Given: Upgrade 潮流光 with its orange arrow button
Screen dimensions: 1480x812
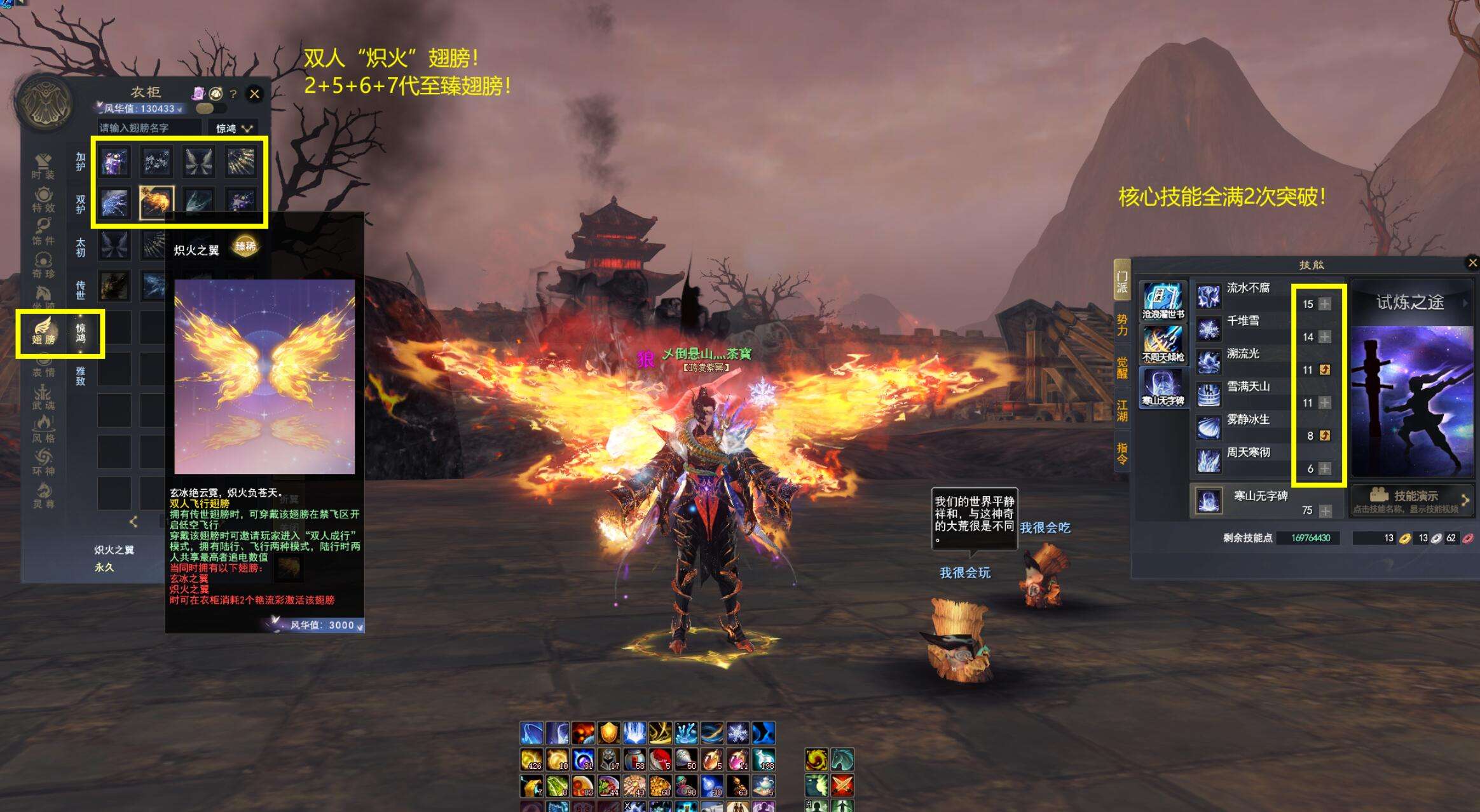Looking at the screenshot, I should click(1325, 370).
